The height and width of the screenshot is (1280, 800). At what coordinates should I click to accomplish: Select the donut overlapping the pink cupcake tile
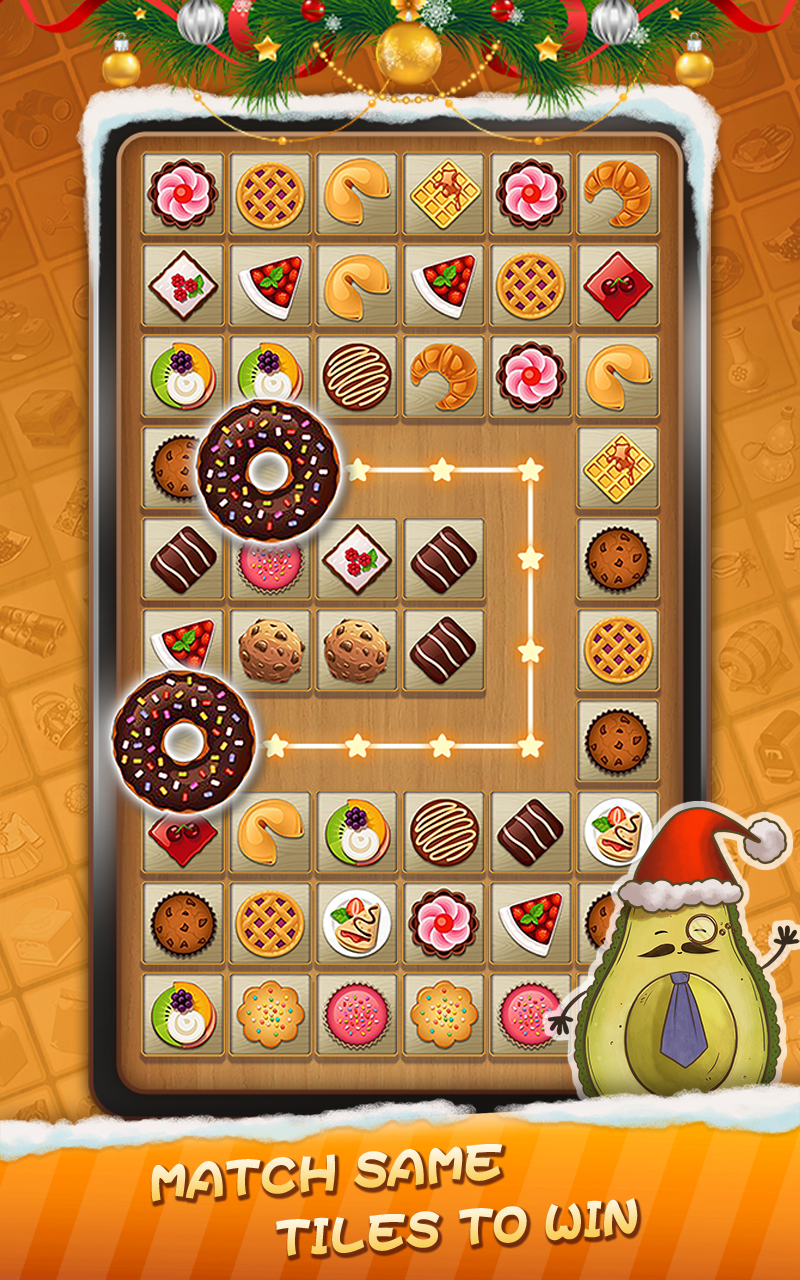pyautogui.click(x=266, y=470)
